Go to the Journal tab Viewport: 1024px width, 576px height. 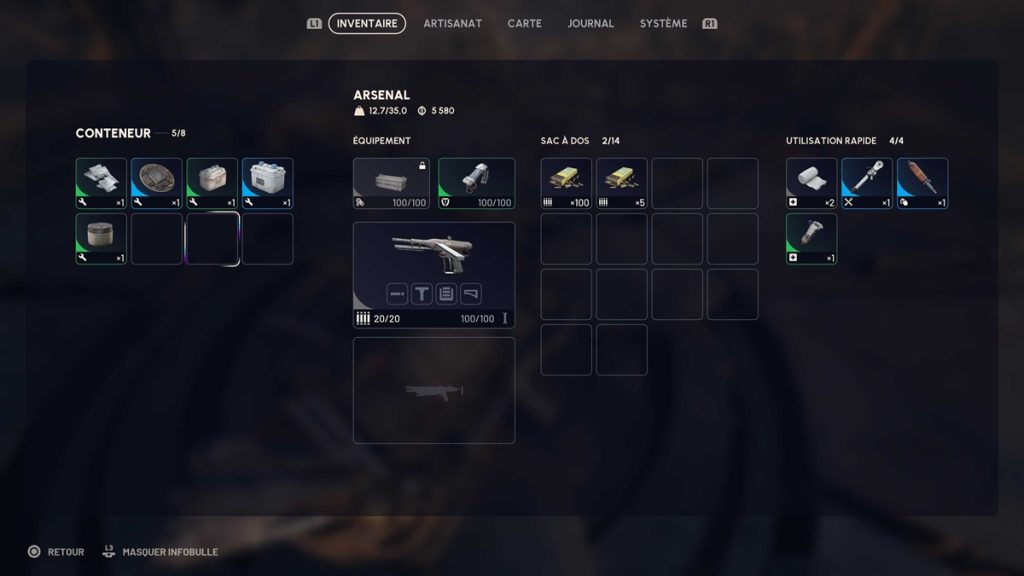pyautogui.click(x=590, y=23)
